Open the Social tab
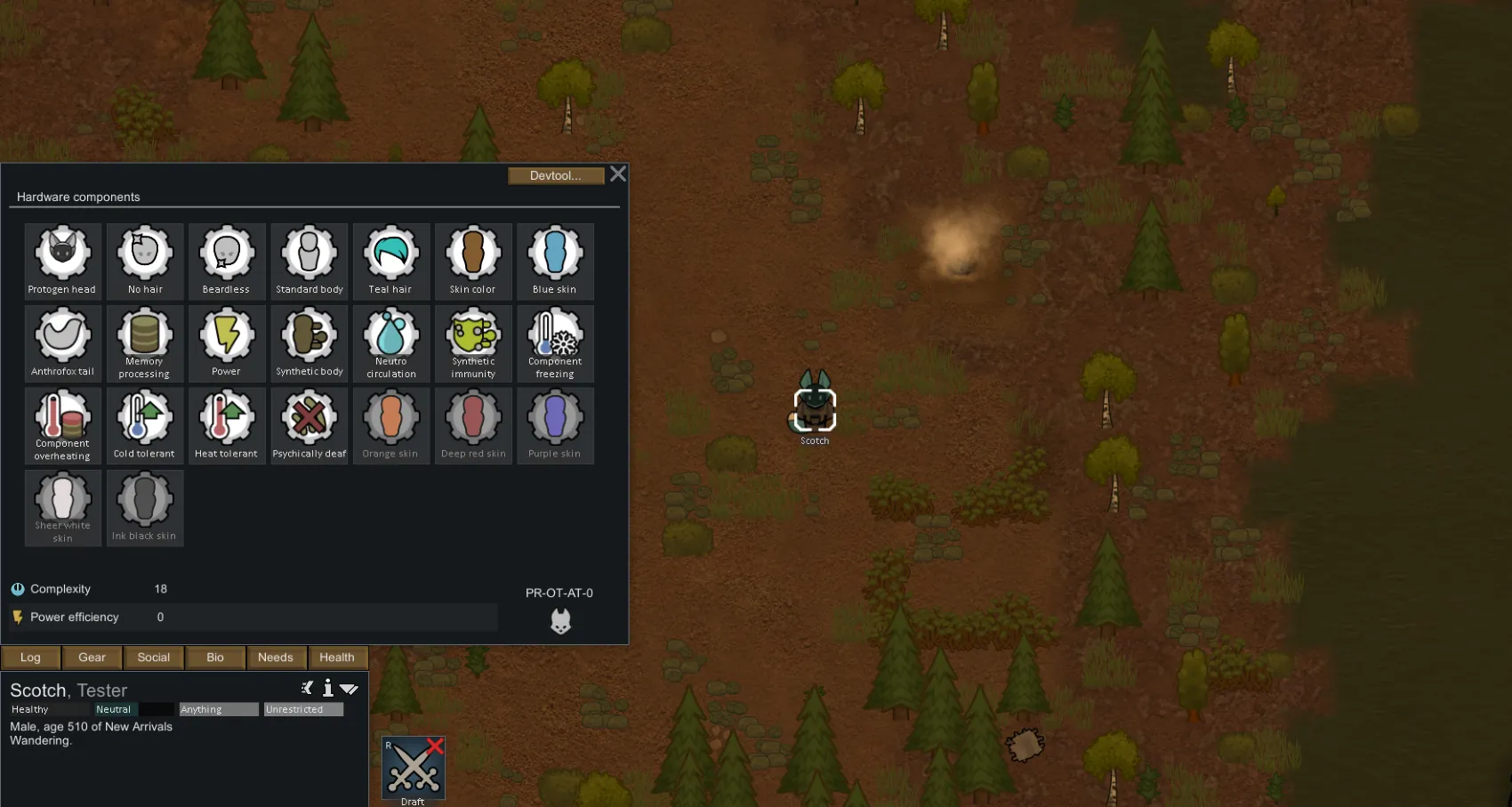This screenshot has width=1512, height=807. pos(153,658)
